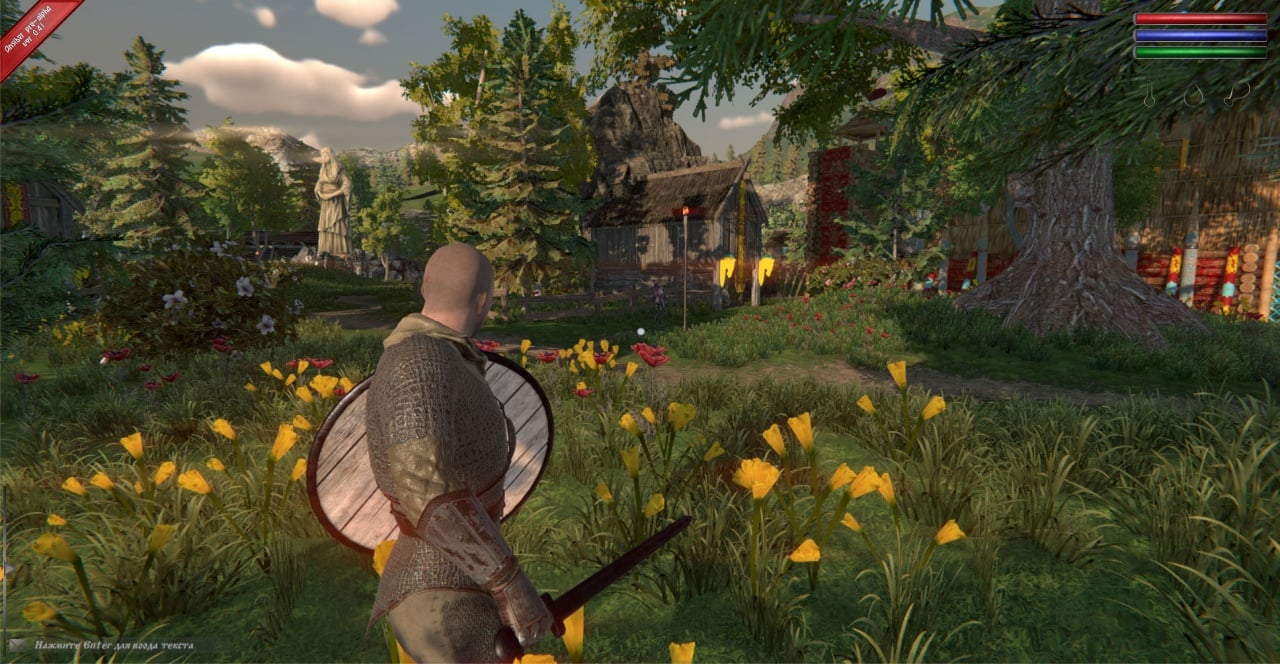Select the water drop thirst icon

click(x=1194, y=95)
